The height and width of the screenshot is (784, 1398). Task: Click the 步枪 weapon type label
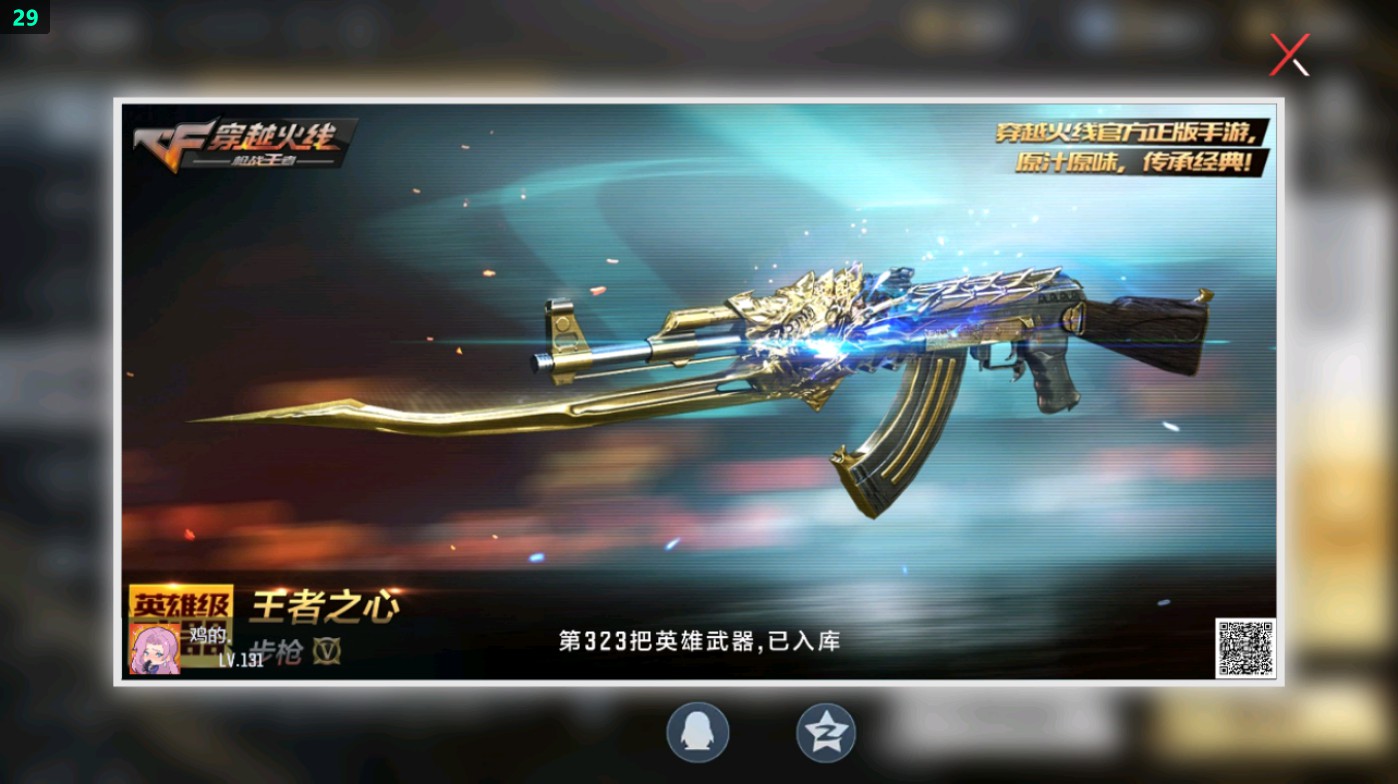point(275,650)
